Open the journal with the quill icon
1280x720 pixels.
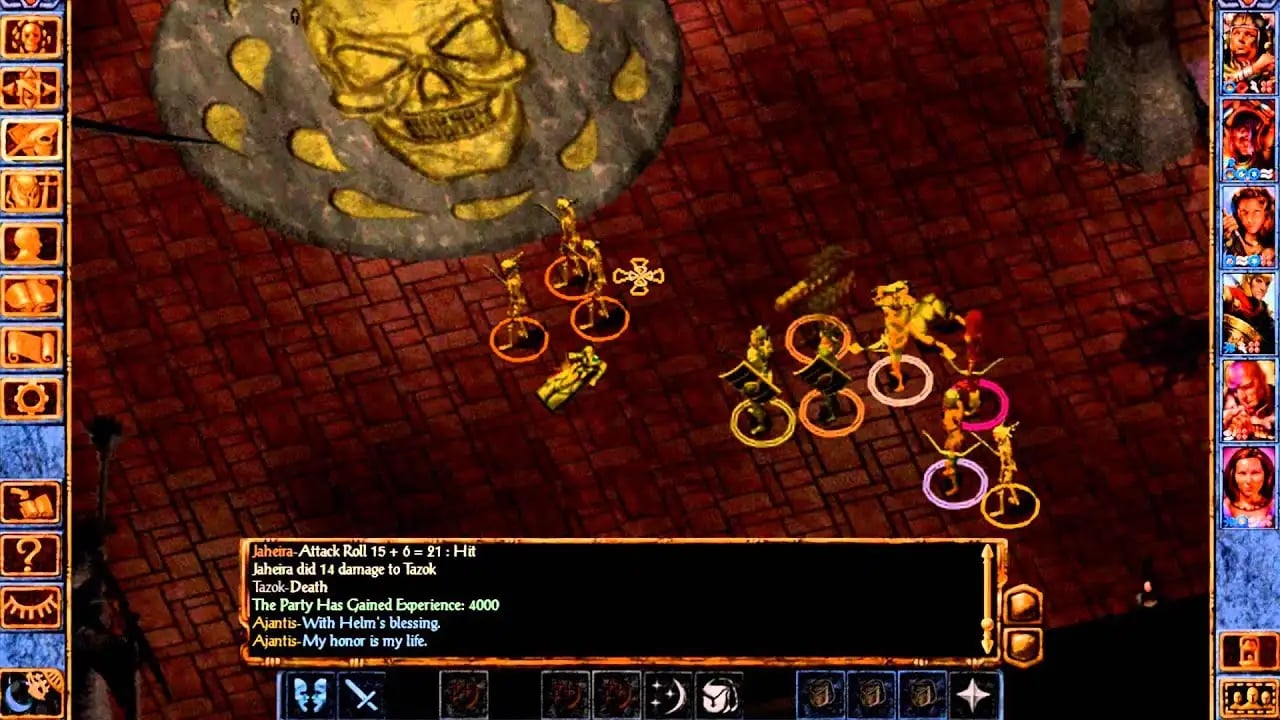point(32,140)
